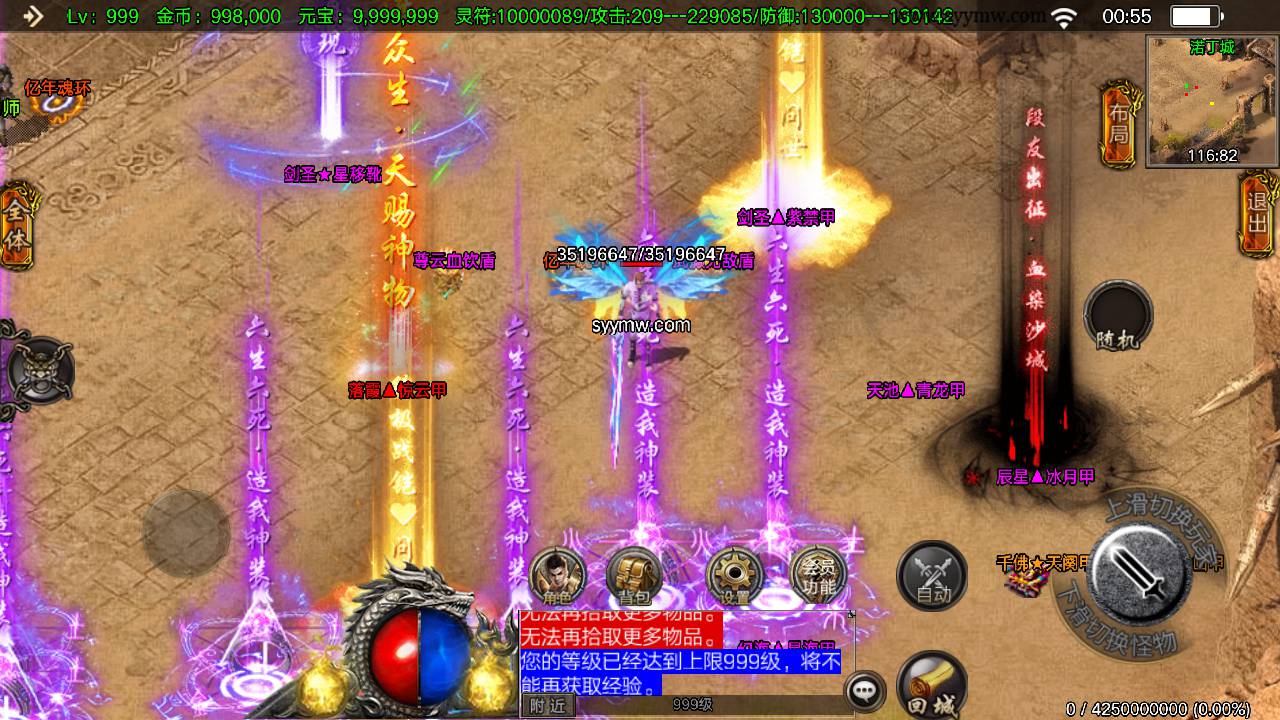Image resolution: width=1280 pixels, height=720 pixels.
Task: Click the chat box corner resize icon
Action: click(851, 614)
